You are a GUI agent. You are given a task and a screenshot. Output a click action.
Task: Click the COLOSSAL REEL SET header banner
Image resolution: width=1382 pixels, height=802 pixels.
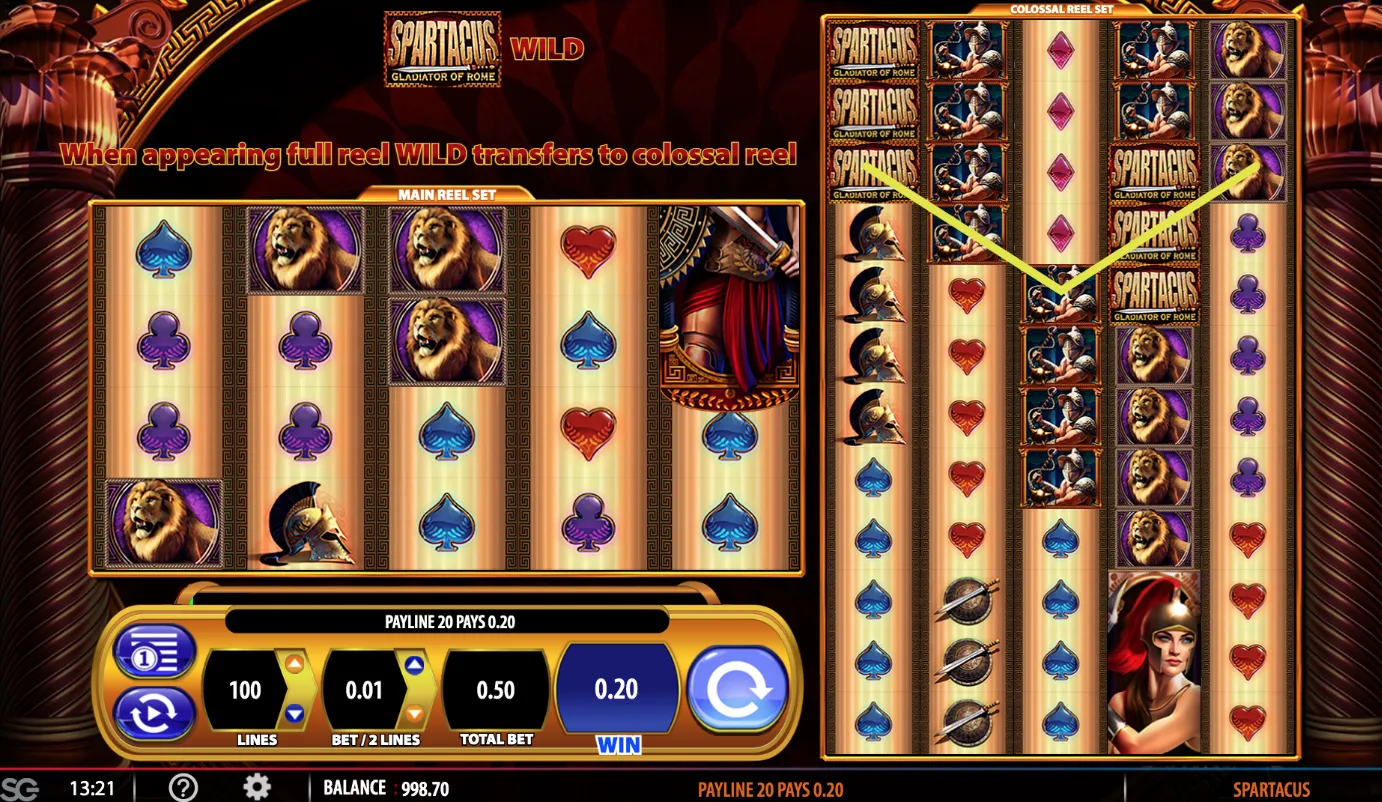coord(1062,9)
